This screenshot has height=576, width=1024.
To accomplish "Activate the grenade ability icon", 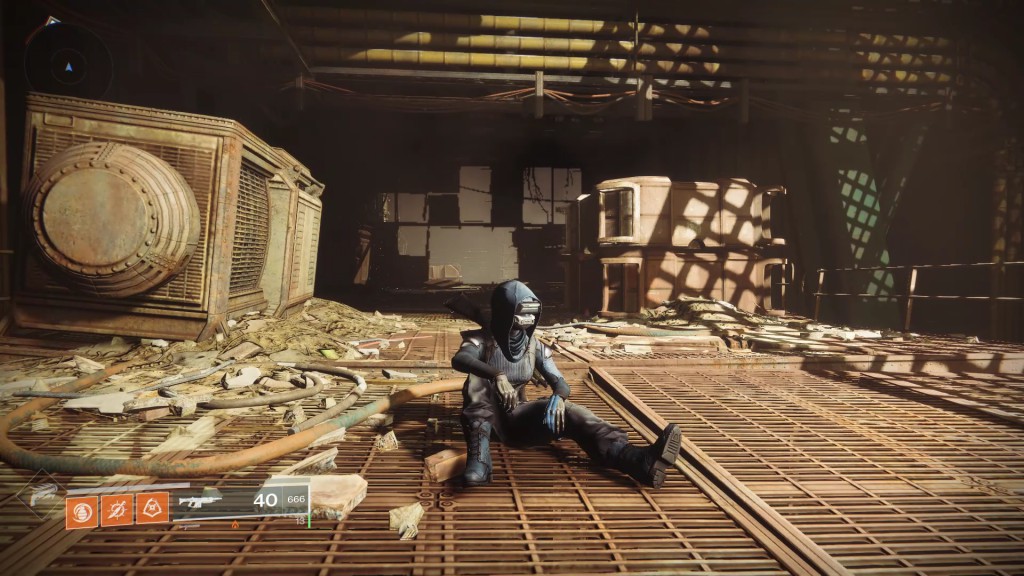I will (82, 511).
